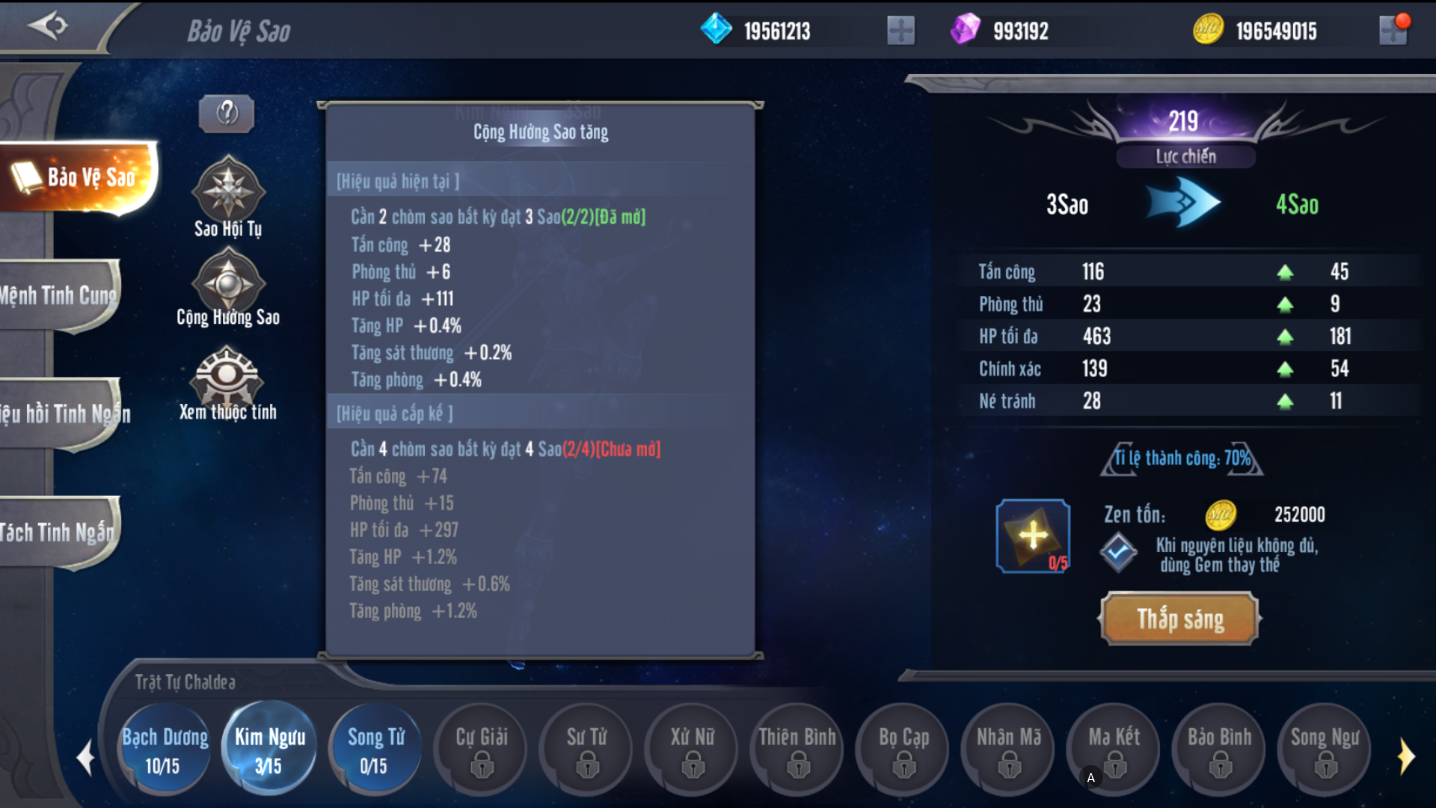Go back using the top-left arrow
This screenshot has height=808, width=1436.
coord(47,26)
